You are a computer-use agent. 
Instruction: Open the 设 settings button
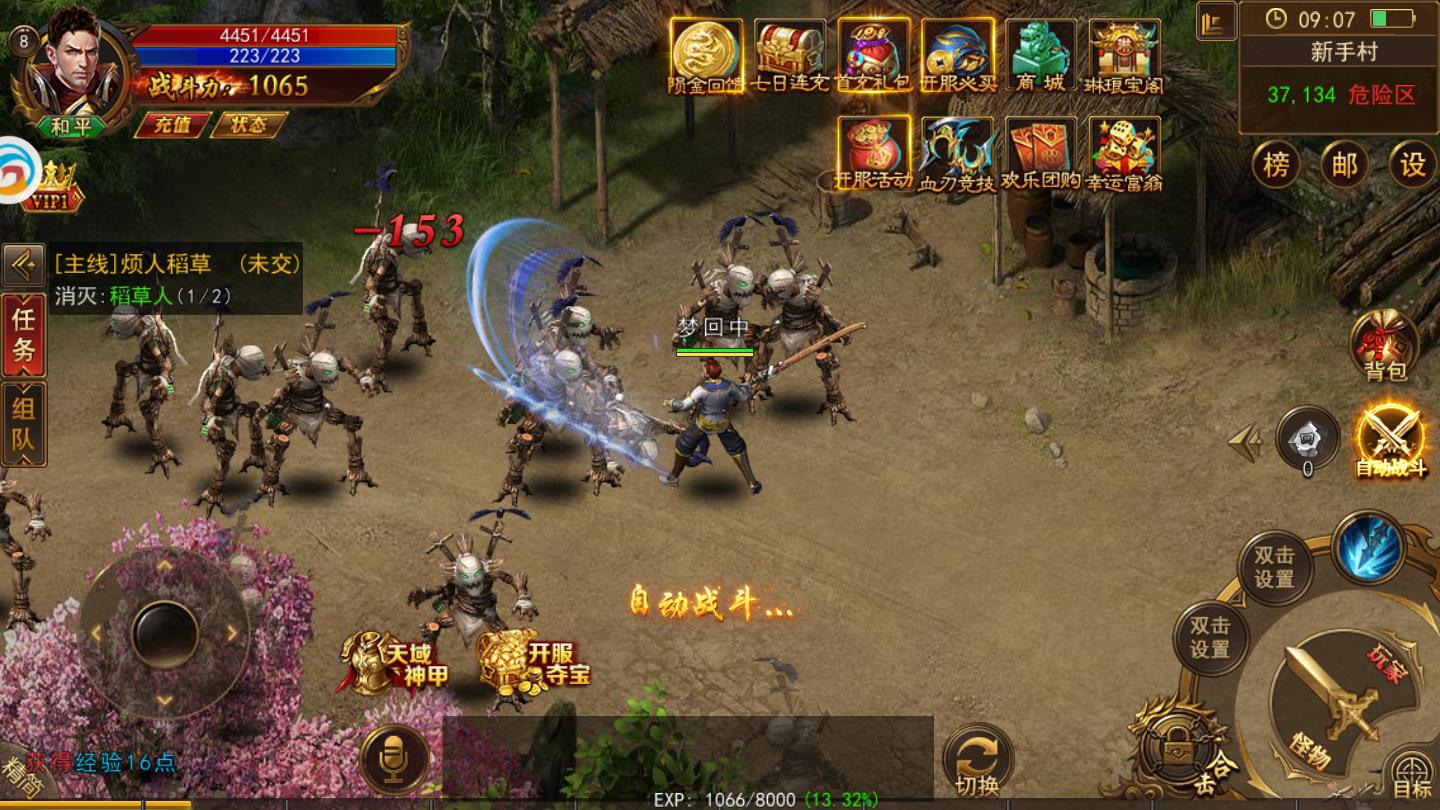(1412, 165)
